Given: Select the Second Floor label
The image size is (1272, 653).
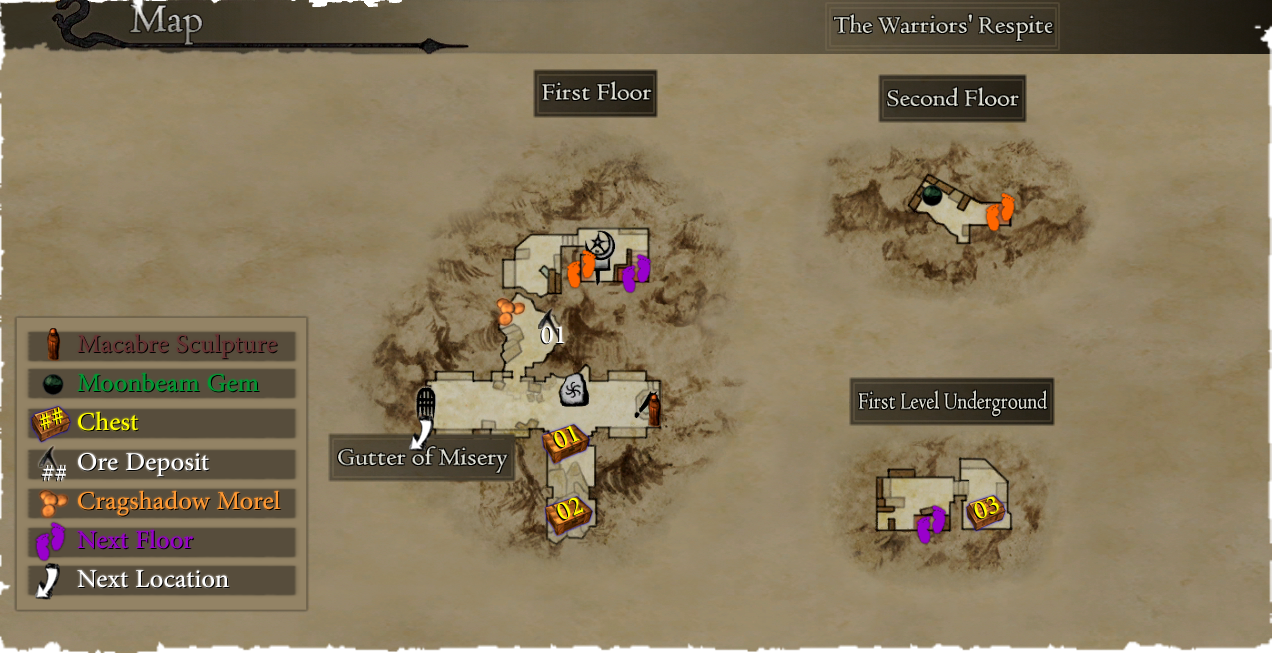Looking at the screenshot, I should (952, 99).
